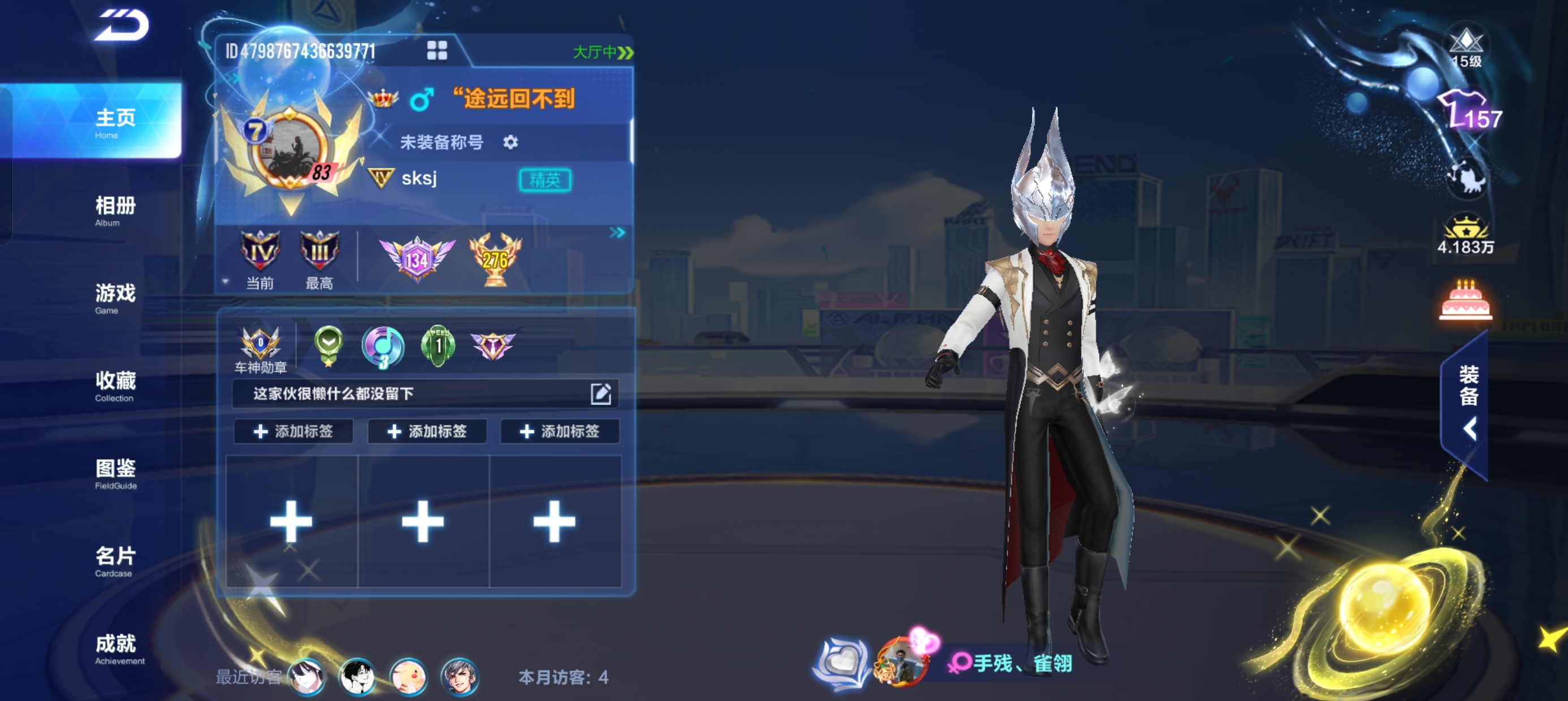Open the 游戏 Game tab
The height and width of the screenshot is (701, 1568).
115,298
